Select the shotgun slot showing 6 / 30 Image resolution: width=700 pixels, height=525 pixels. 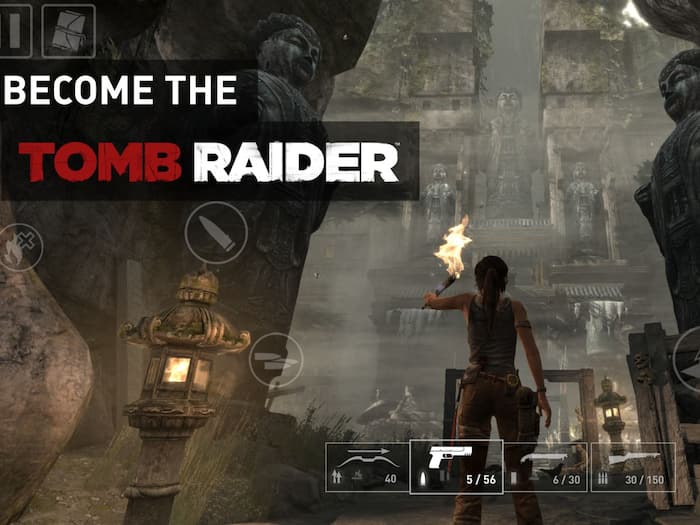coord(546,467)
